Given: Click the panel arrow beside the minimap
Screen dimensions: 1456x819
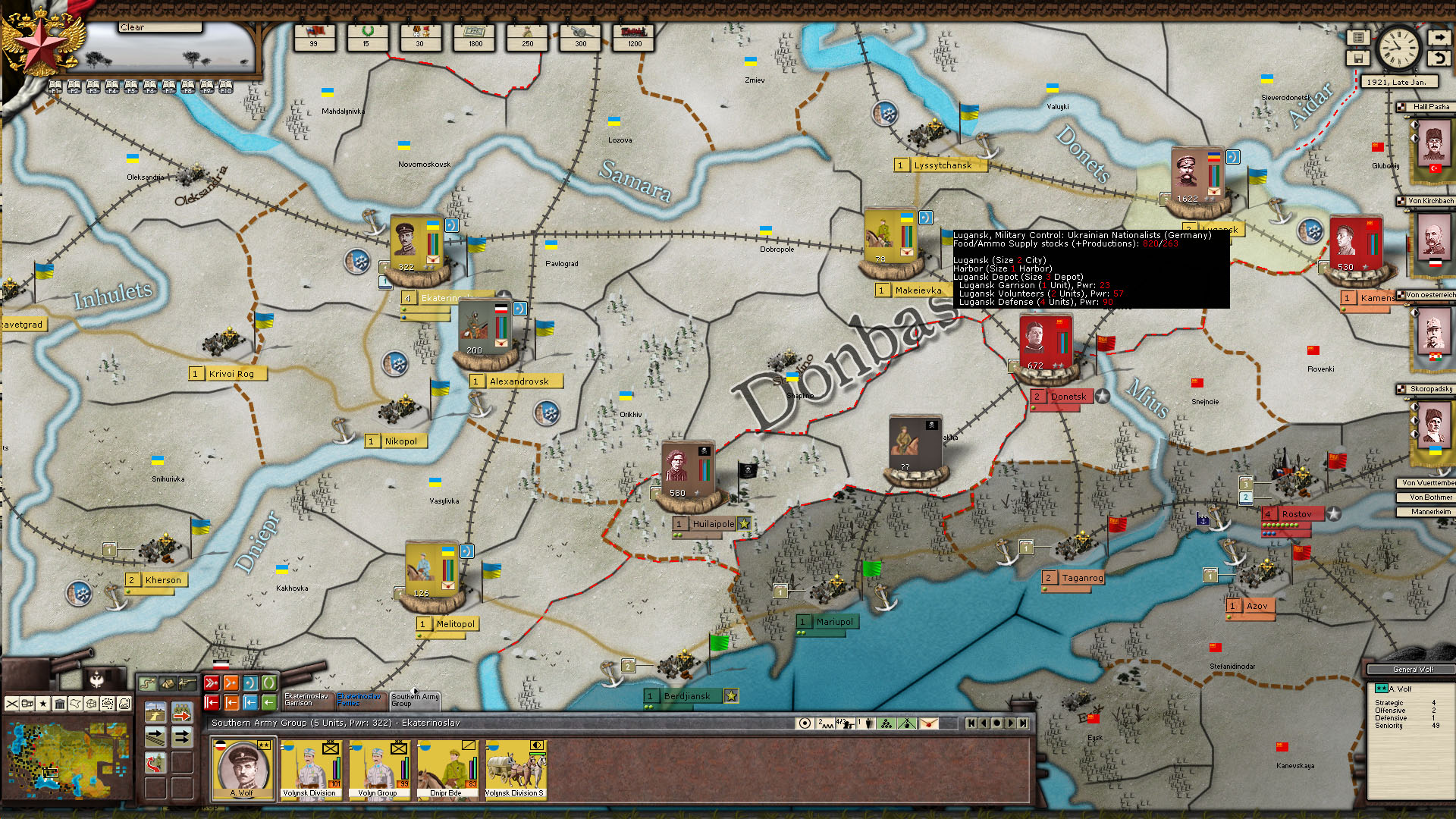Looking at the screenshot, I should [182, 714].
